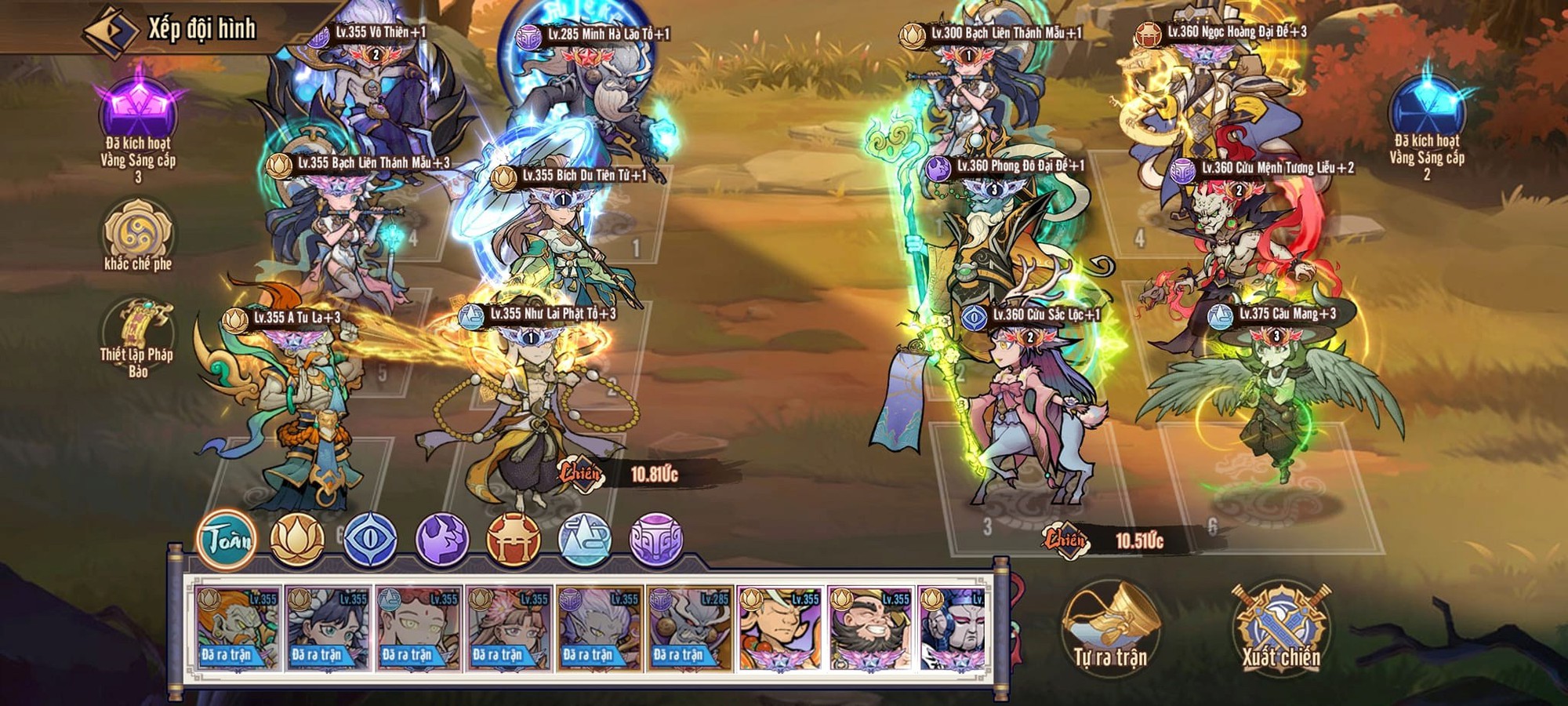Open Thiết lập Pháp Bảo setup
This screenshot has width=1568, height=706.
point(138,333)
